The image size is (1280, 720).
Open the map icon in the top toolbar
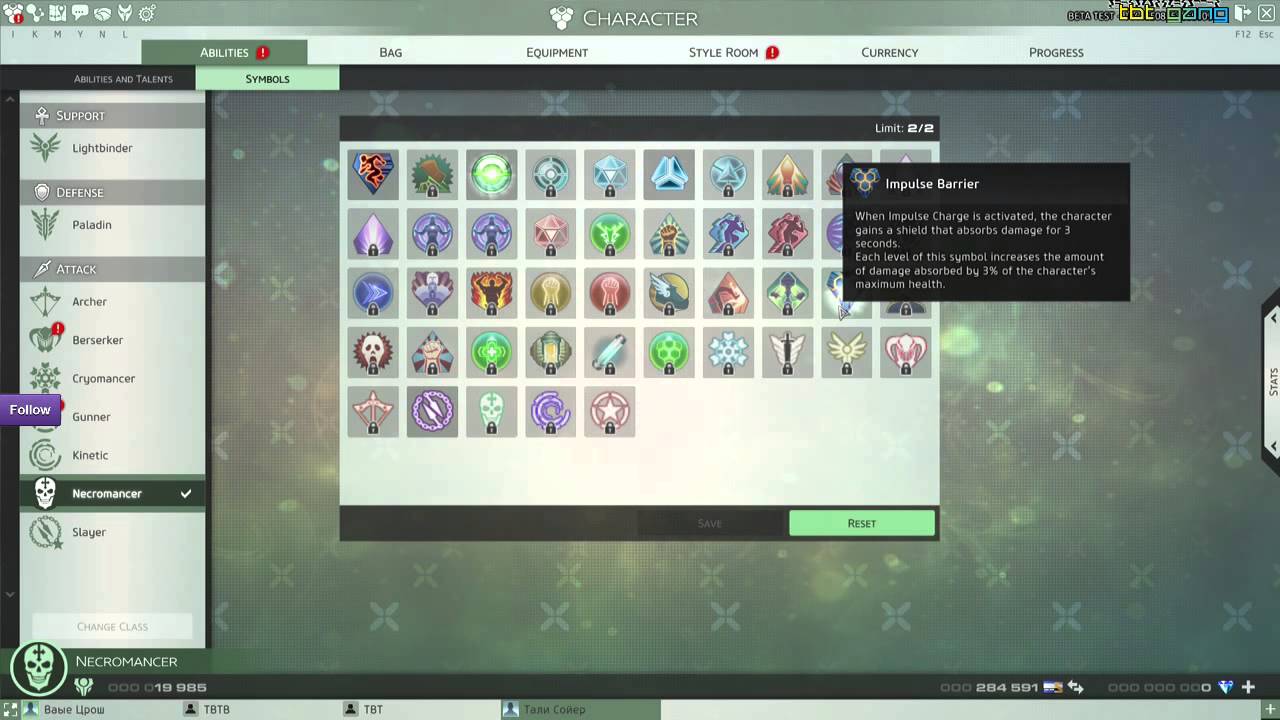[57, 14]
